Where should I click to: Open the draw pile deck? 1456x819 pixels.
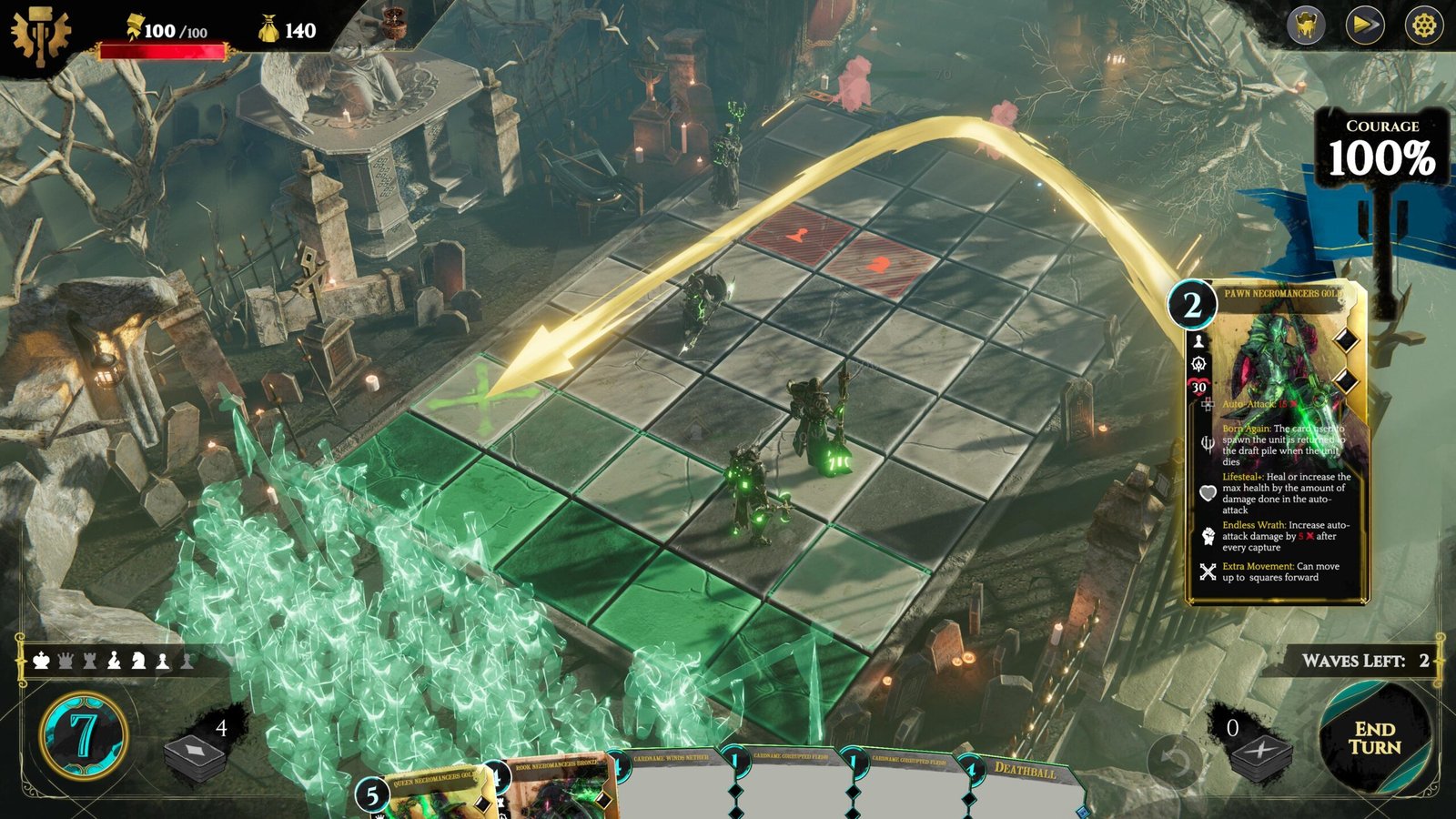tap(195, 755)
